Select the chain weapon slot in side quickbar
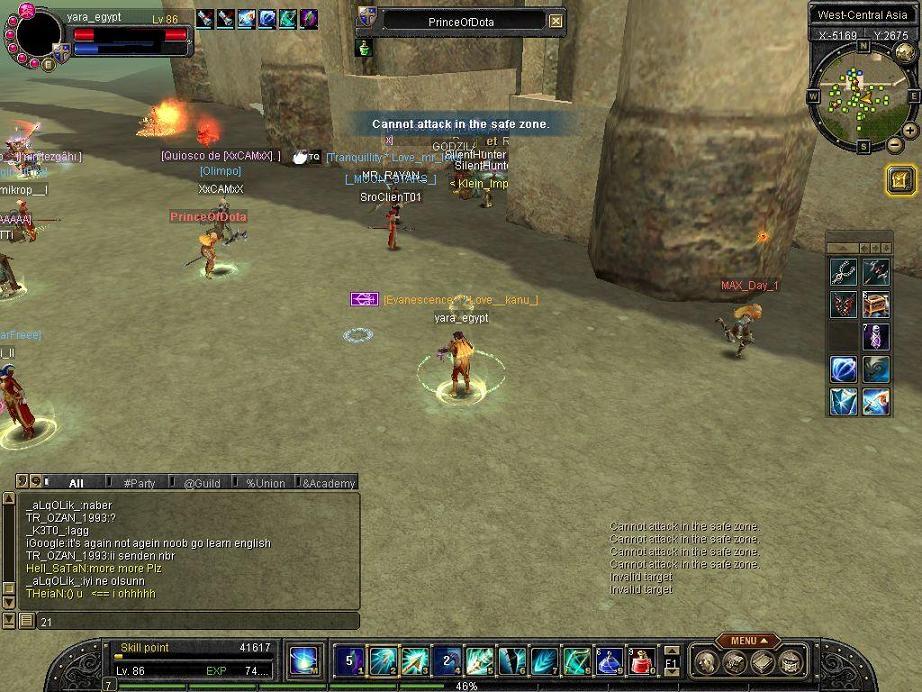The image size is (922, 692). pyautogui.click(x=843, y=271)
